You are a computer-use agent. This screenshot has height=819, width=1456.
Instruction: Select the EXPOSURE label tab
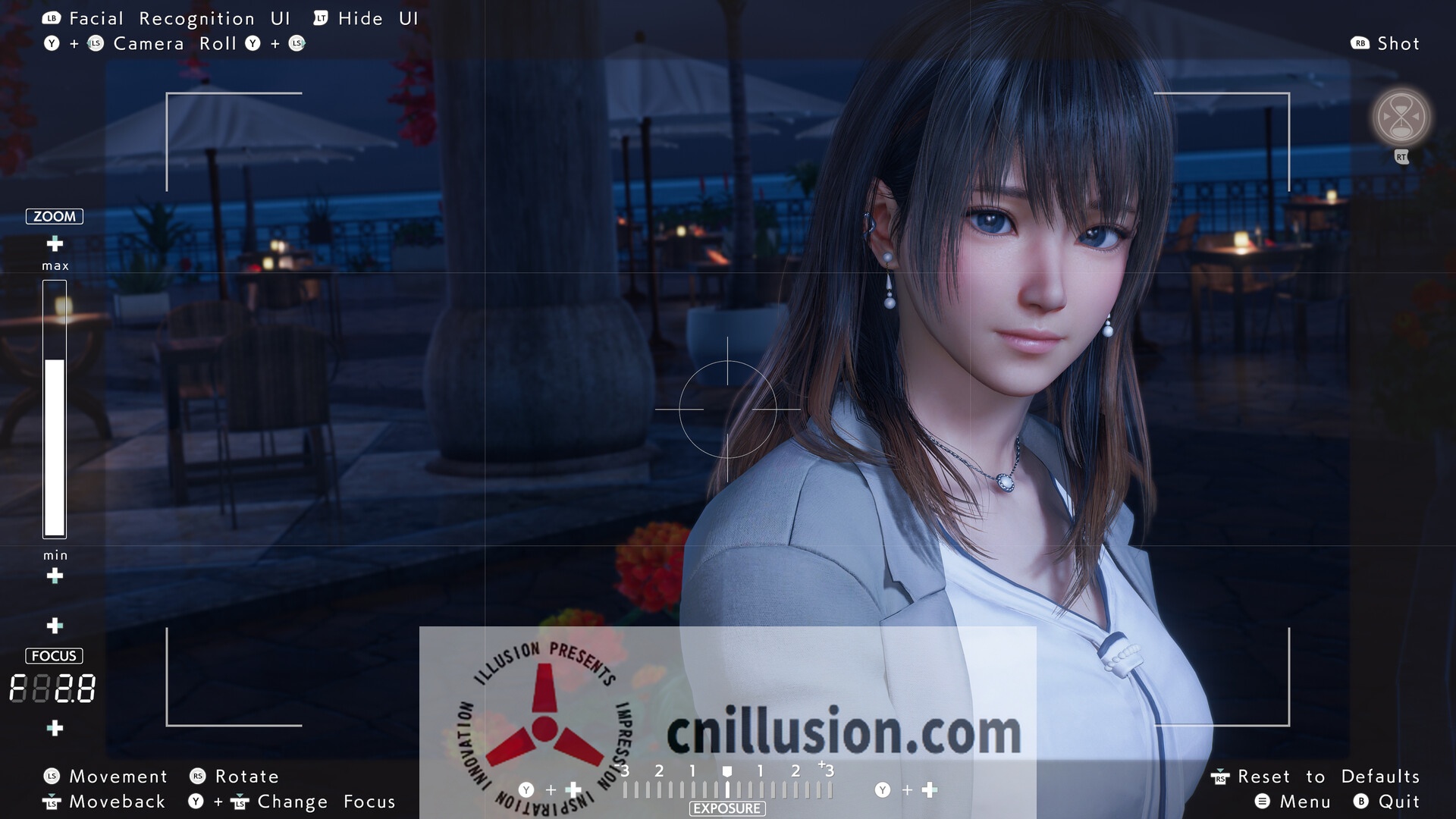click(726, 808)
